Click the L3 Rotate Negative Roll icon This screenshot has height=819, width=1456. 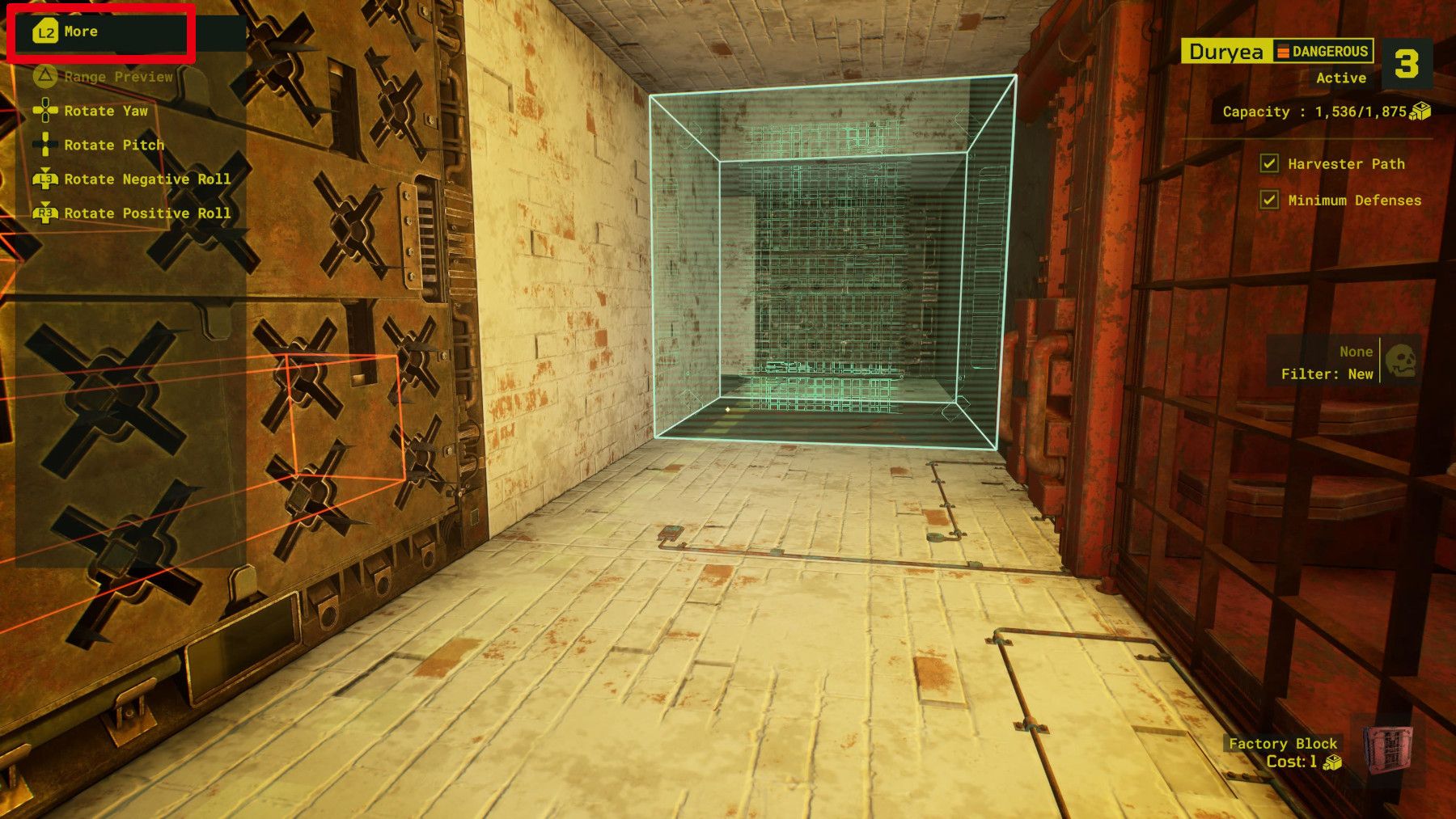click(45, 179)
